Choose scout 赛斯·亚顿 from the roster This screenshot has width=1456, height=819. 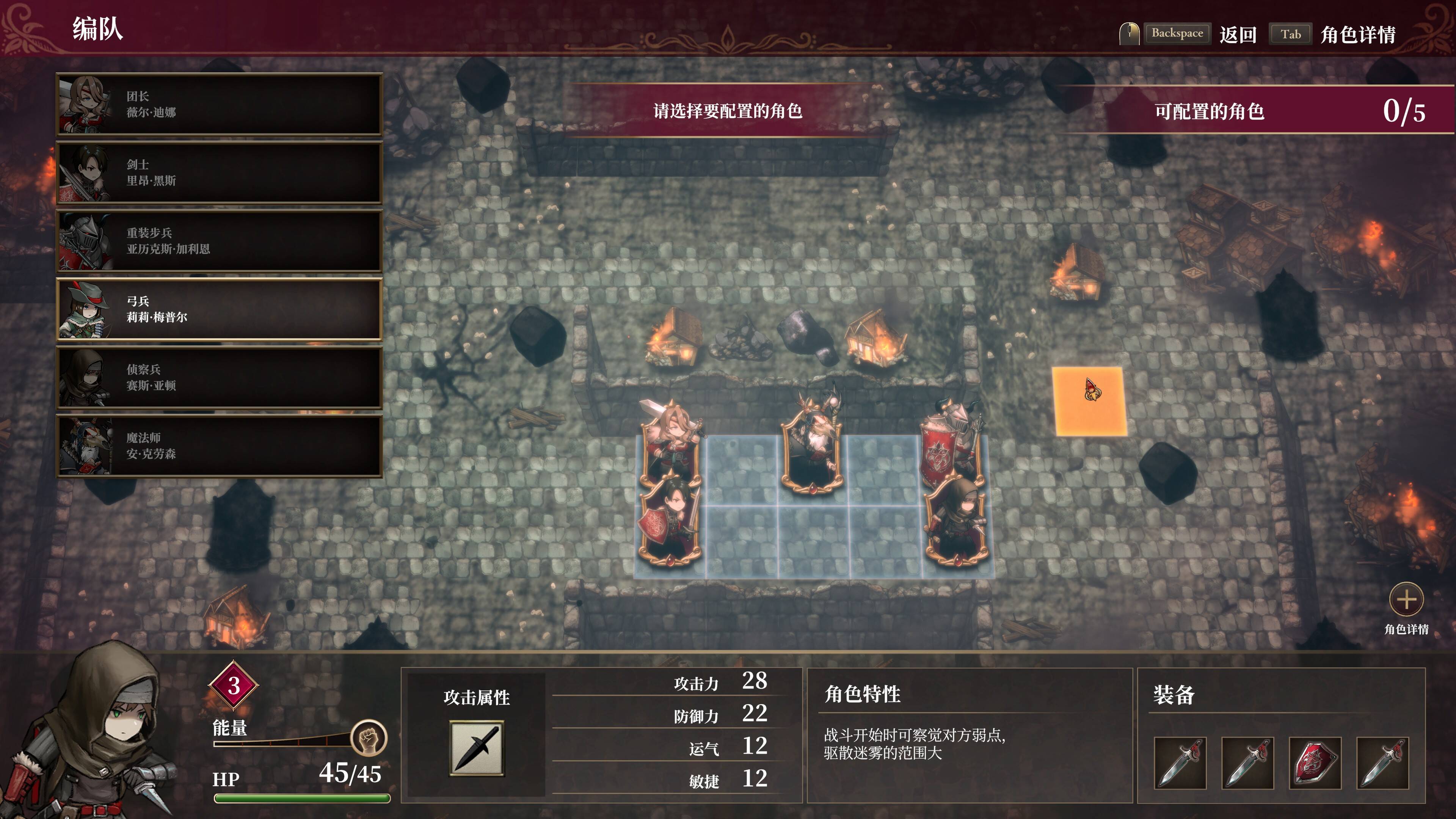click(x=219, y=378)
